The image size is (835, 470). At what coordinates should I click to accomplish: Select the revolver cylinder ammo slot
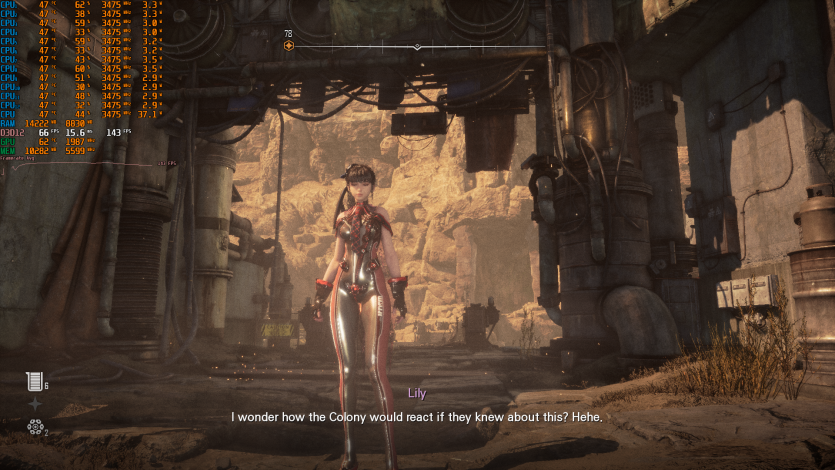(x=35, y=428)
